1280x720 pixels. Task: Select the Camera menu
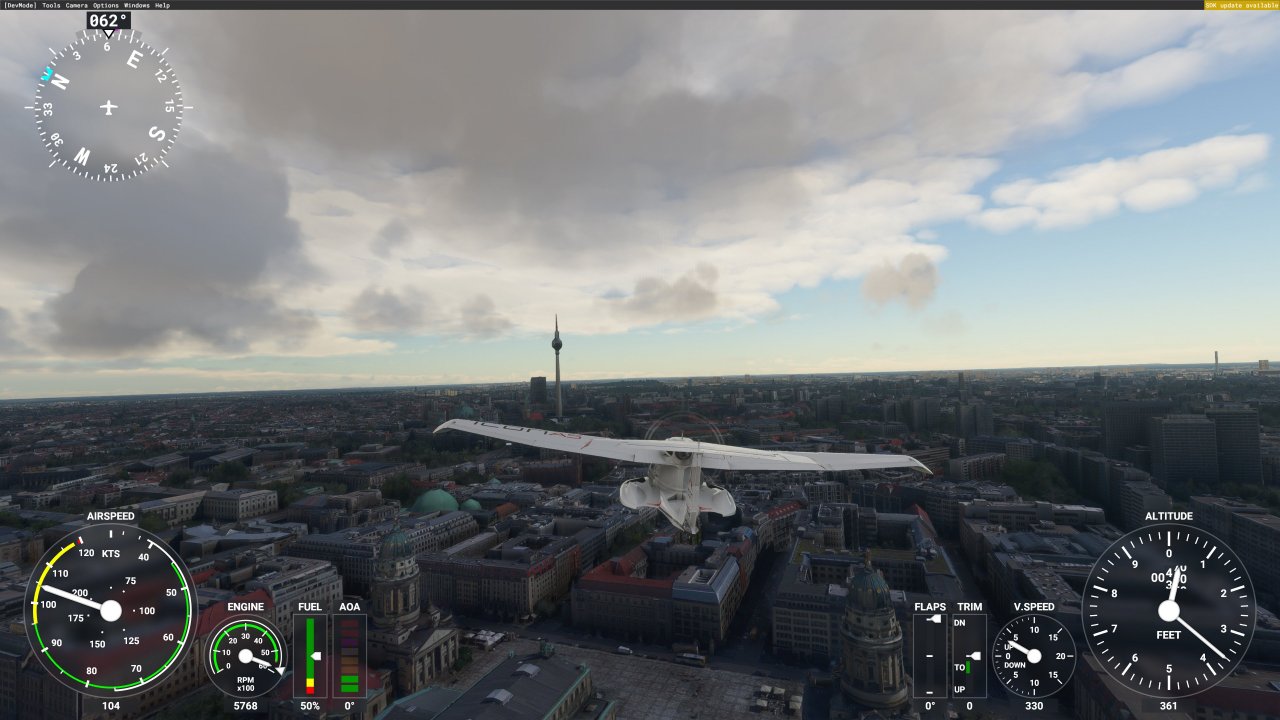(x=75, y=5)
